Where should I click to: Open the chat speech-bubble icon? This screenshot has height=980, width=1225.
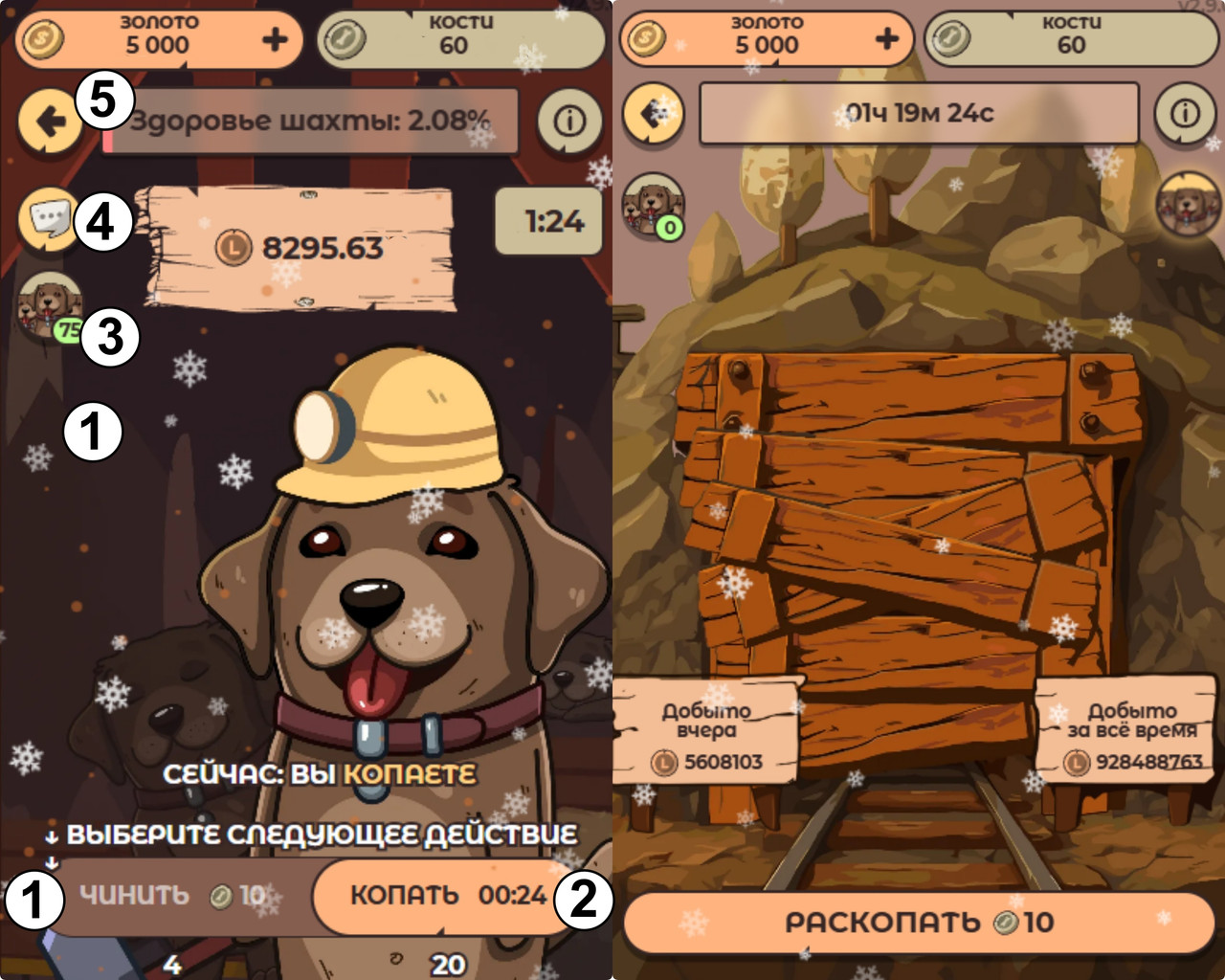[x=49, y=220]
